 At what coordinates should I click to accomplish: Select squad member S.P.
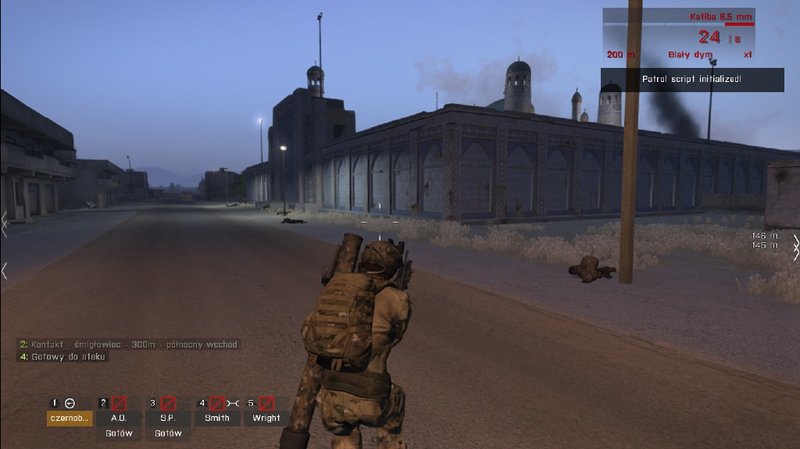pos(167,418)
